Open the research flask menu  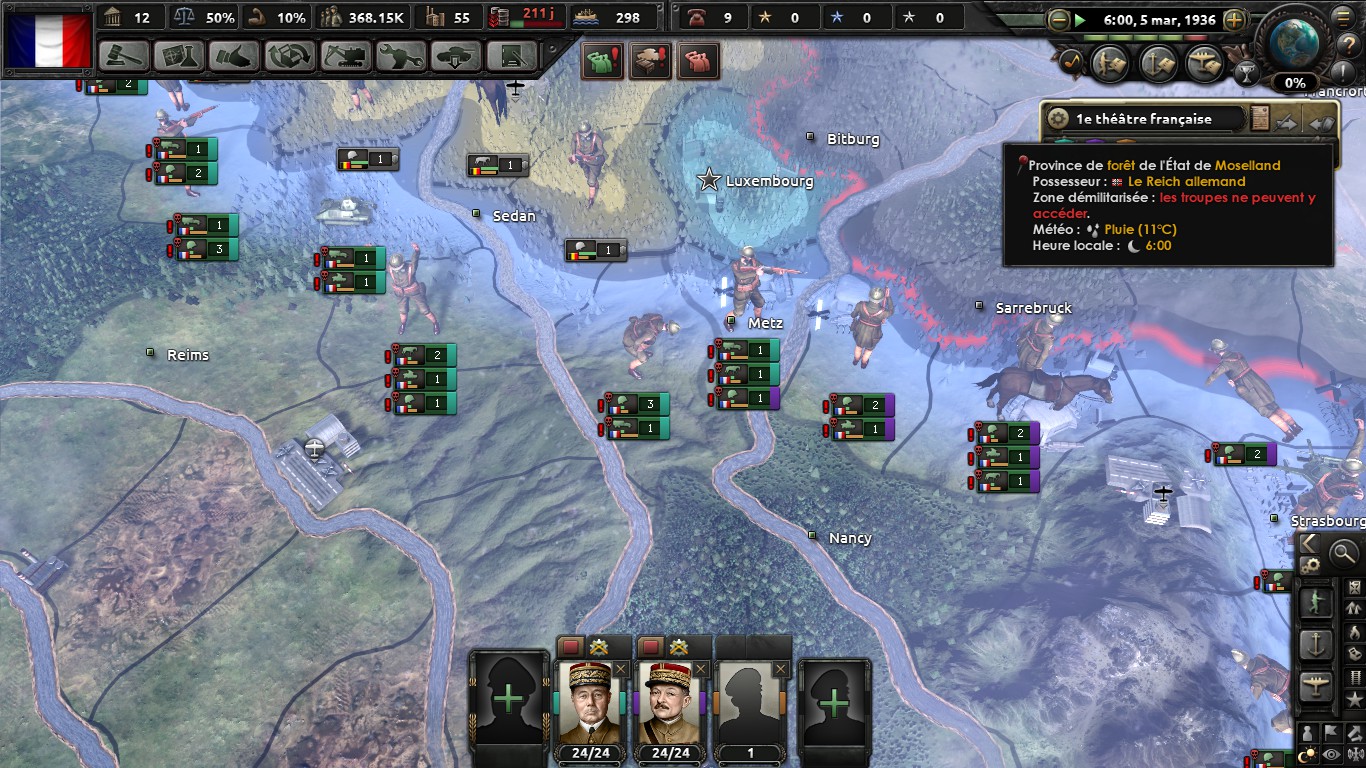tap(179, 56)
